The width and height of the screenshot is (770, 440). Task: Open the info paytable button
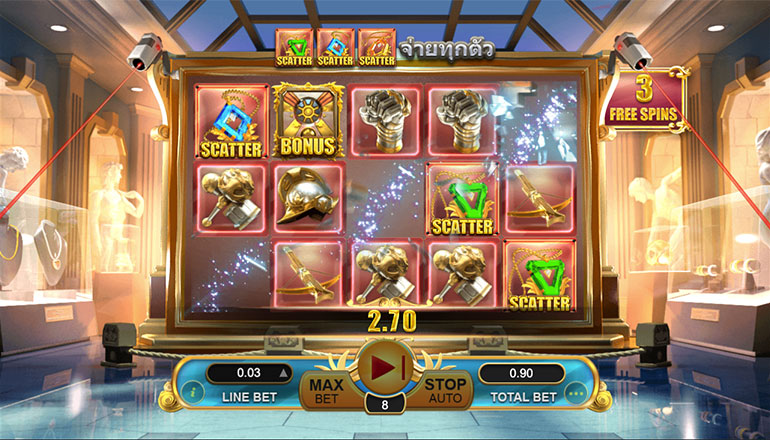tap(191, 392)
